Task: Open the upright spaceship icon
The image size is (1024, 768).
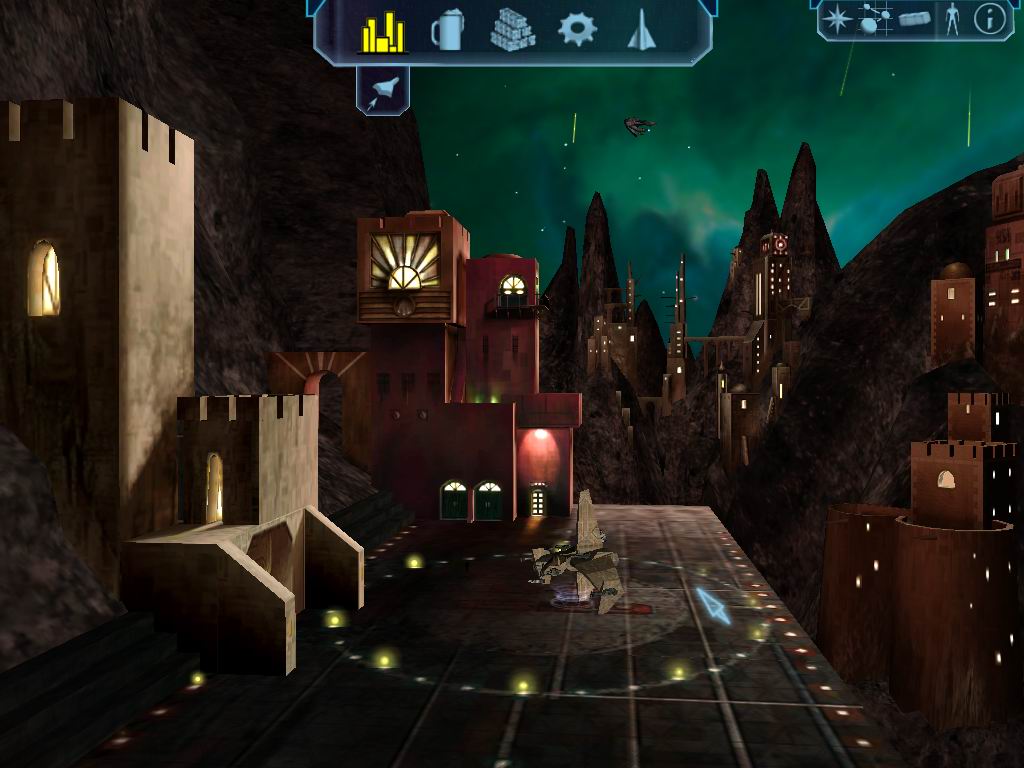Action: pos(640,30)
